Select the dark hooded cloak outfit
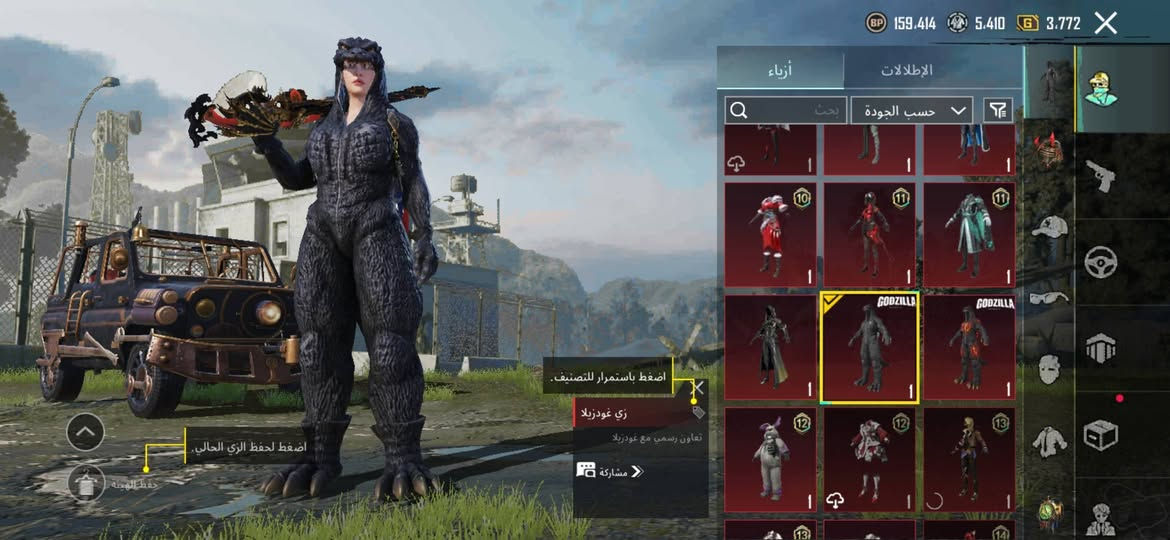 (770, 348)
